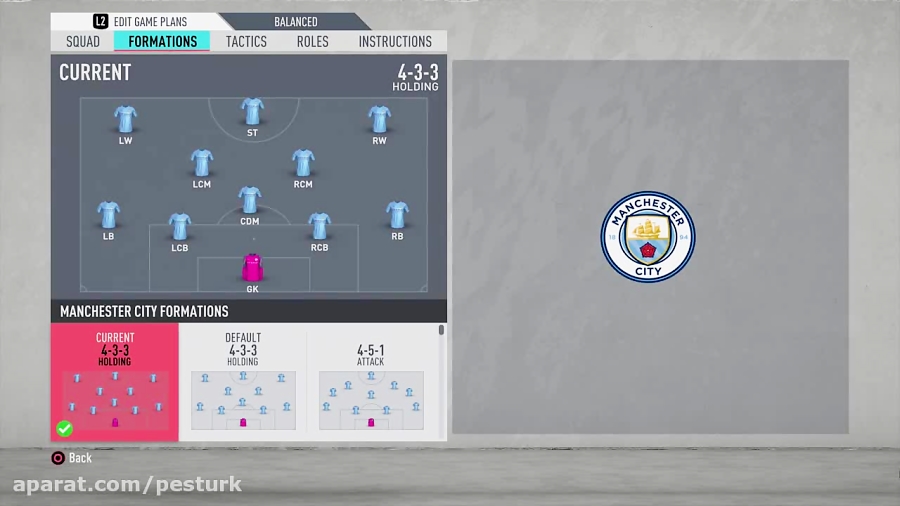
Task: Select the LCM midfielder shirt
Action: click(x=202, y=162)
